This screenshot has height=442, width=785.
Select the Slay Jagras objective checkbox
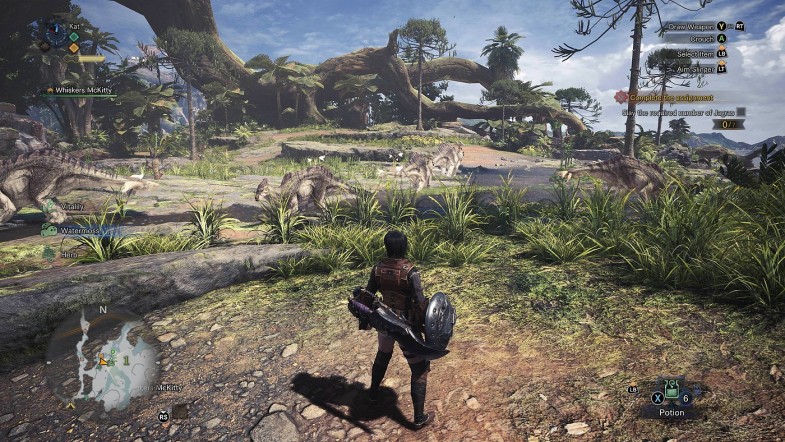point(740,112)
